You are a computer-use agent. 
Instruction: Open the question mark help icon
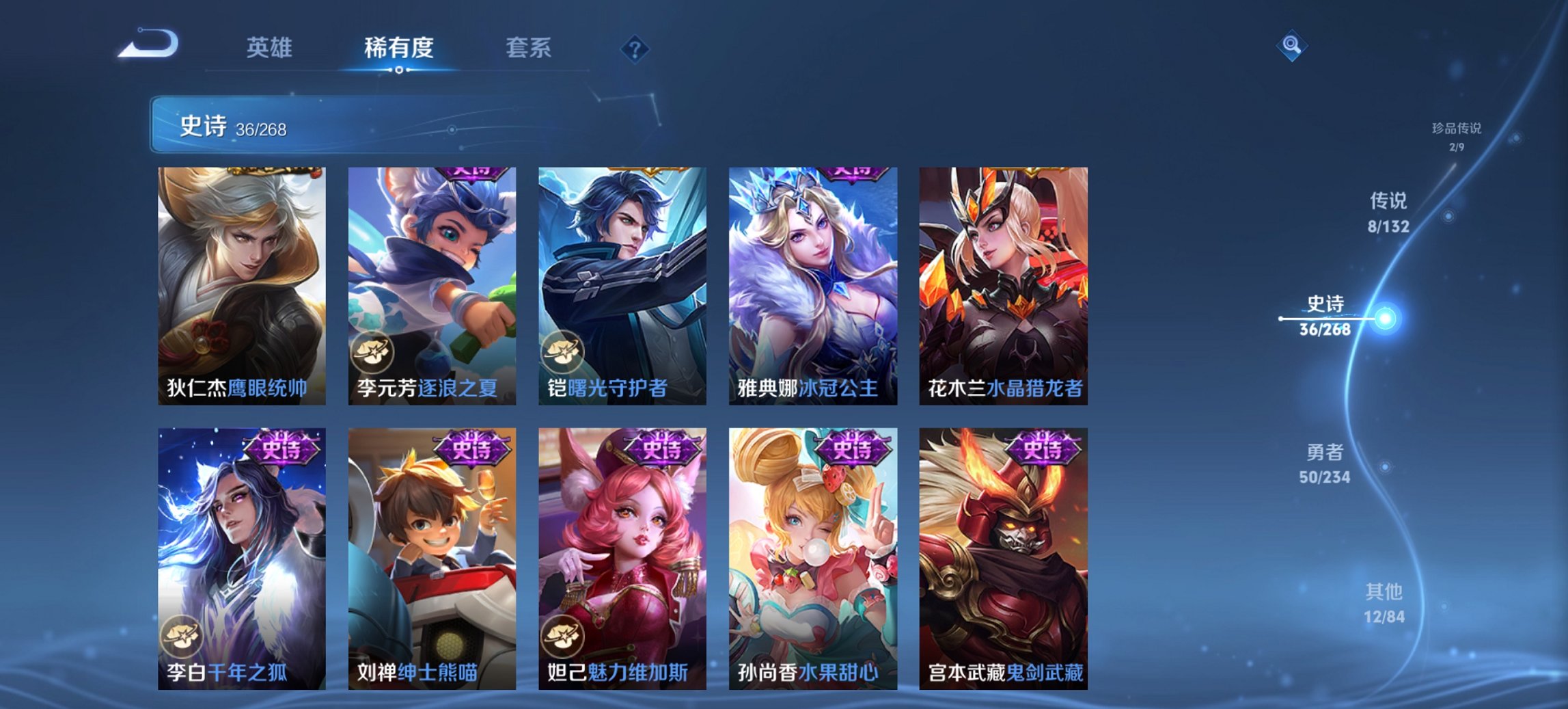tap(635, 49)
